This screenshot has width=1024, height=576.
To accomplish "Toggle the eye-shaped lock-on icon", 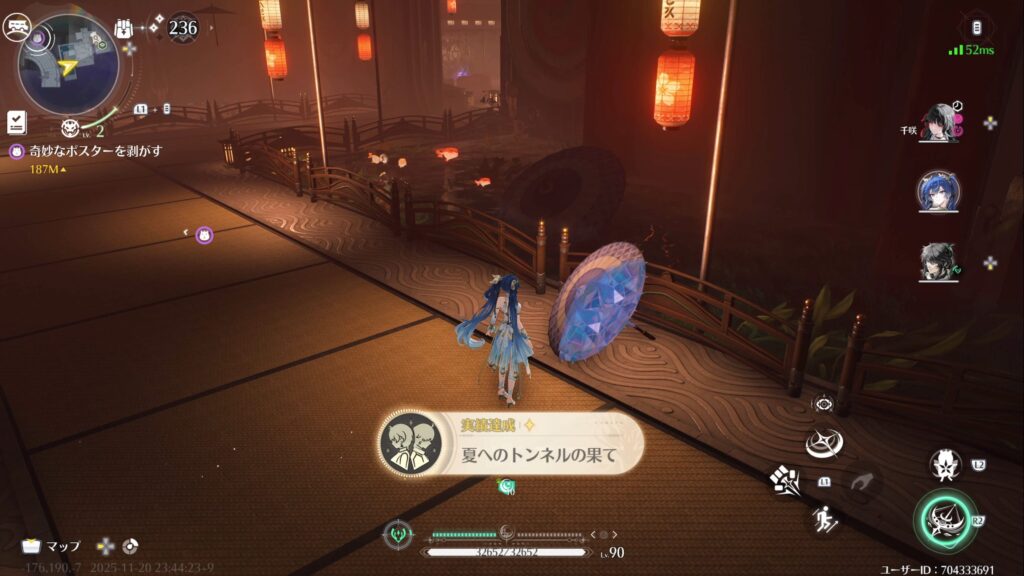I will click(x=824, y=403).
